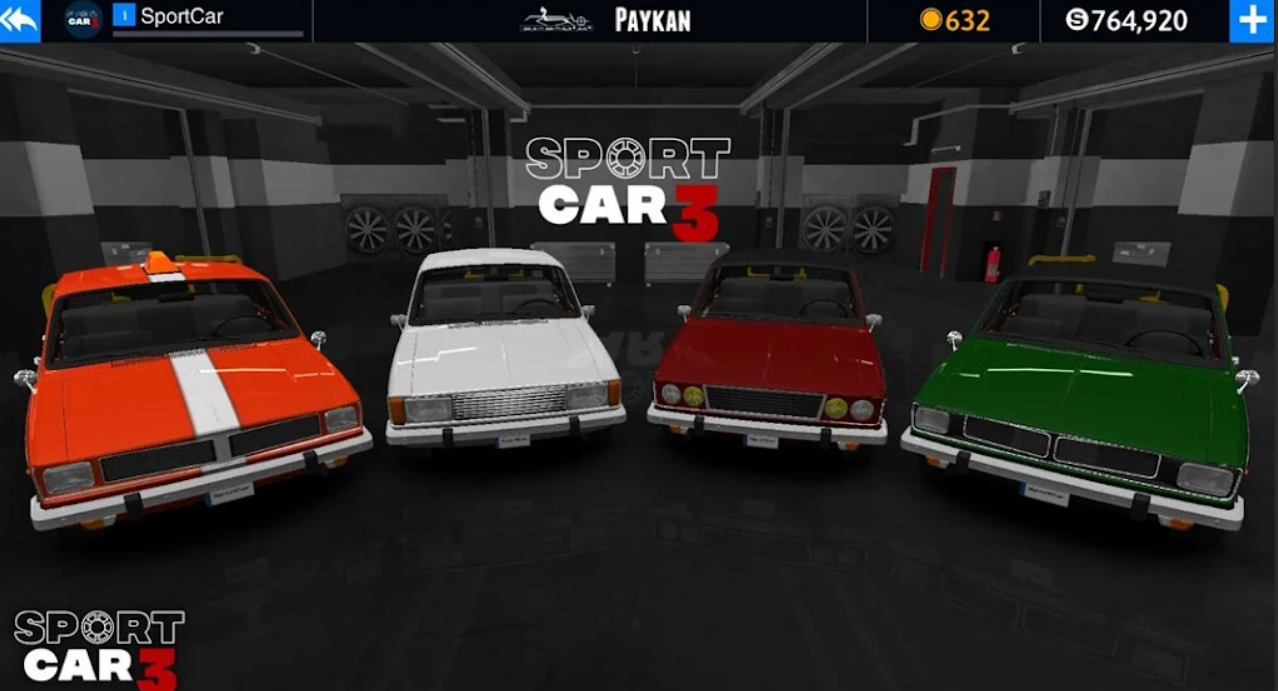Open the blue plus button to add currency

1252,21
